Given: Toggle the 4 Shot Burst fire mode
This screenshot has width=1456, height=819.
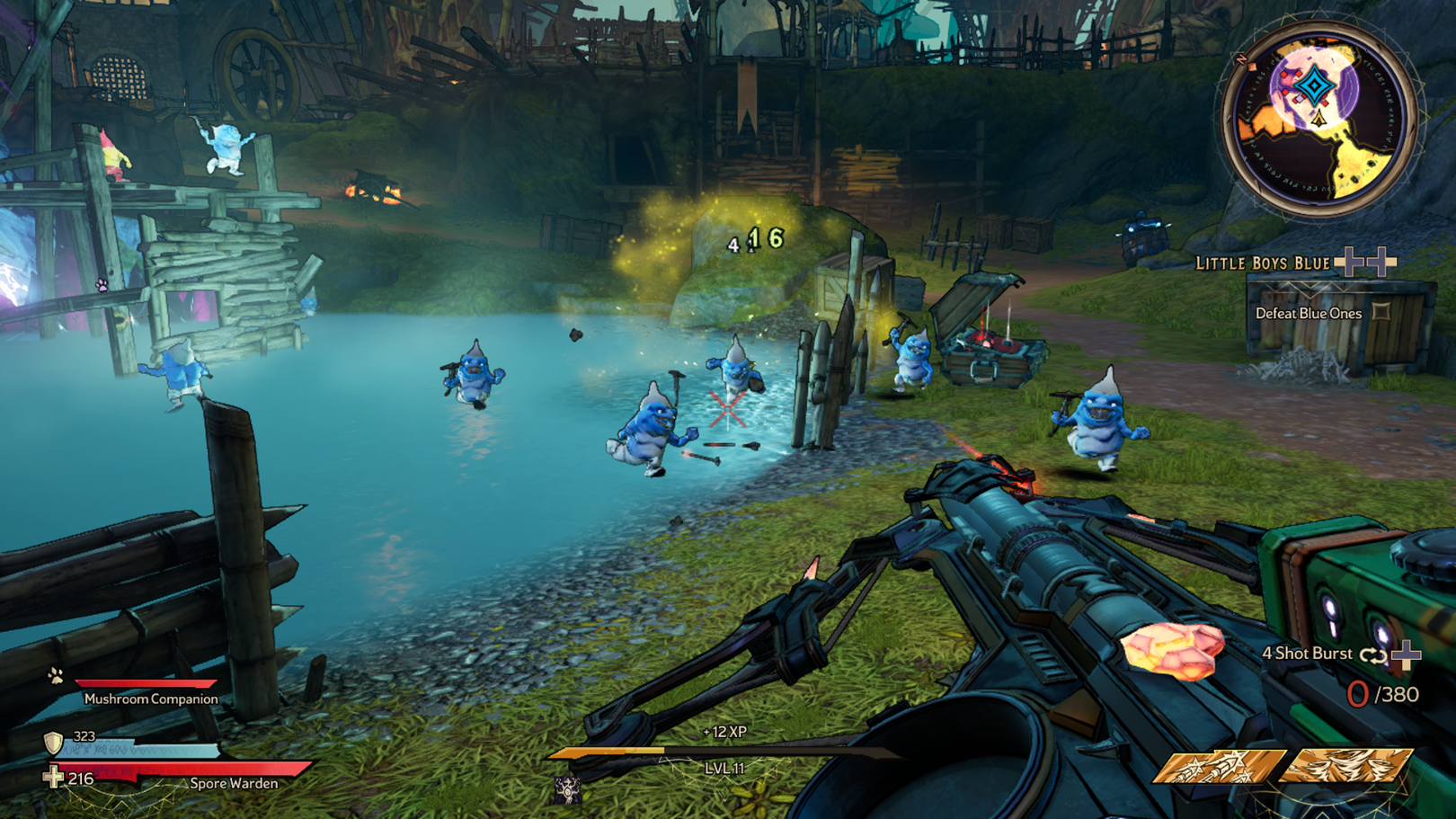Looking at the screenshot, I should 1372,654.
